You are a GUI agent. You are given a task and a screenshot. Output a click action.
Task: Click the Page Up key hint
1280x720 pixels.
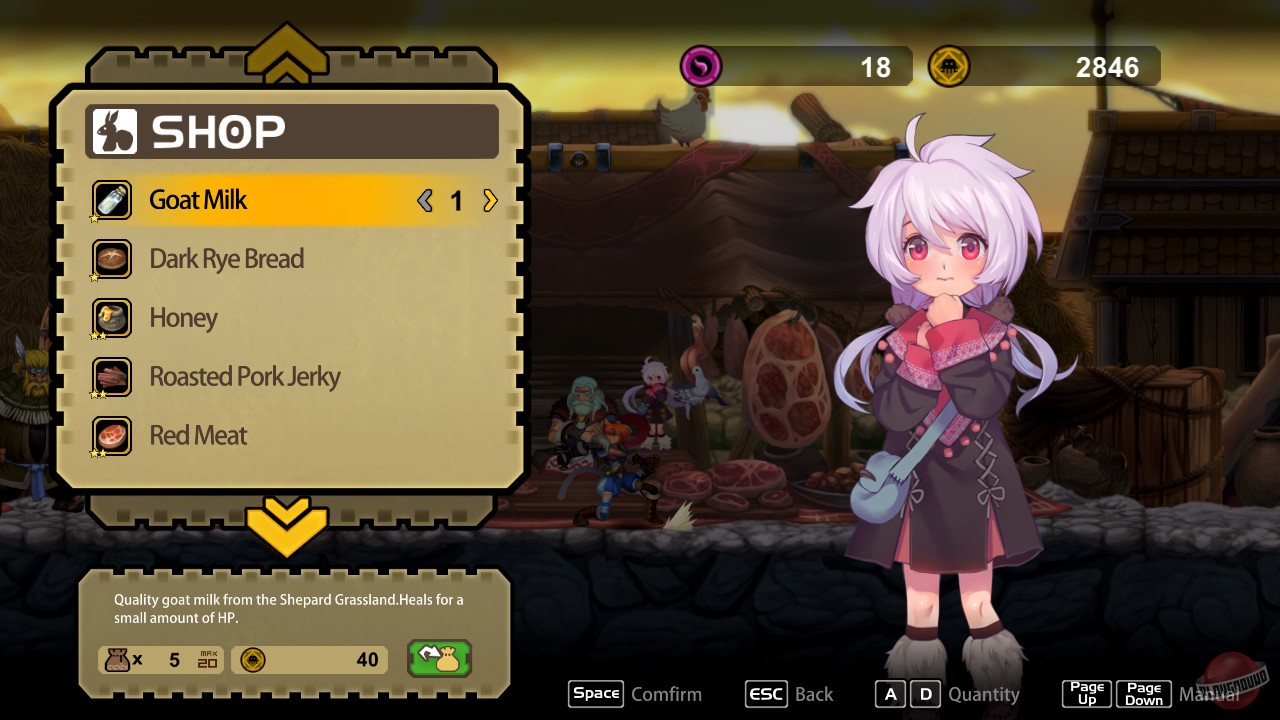pyautogui.click(x=1086, y=693)
